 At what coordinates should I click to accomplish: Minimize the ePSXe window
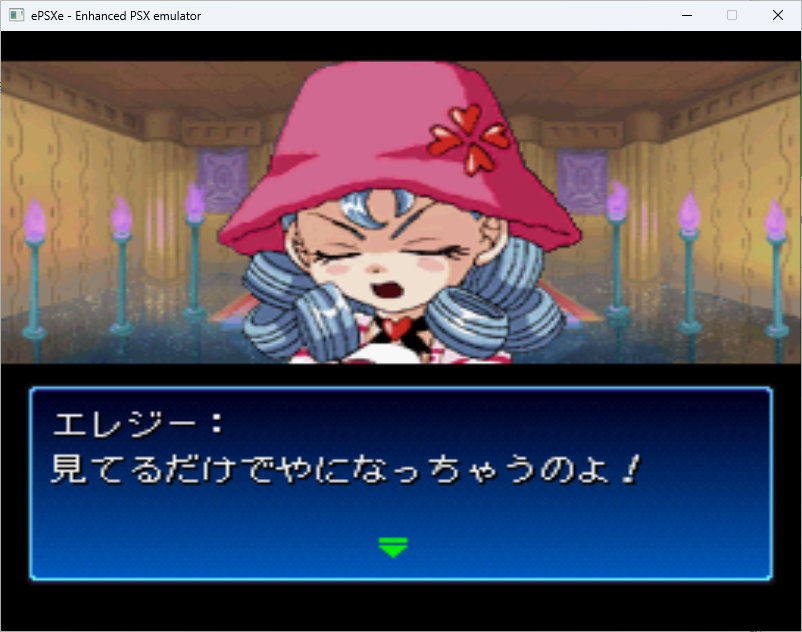click(687, 15)
